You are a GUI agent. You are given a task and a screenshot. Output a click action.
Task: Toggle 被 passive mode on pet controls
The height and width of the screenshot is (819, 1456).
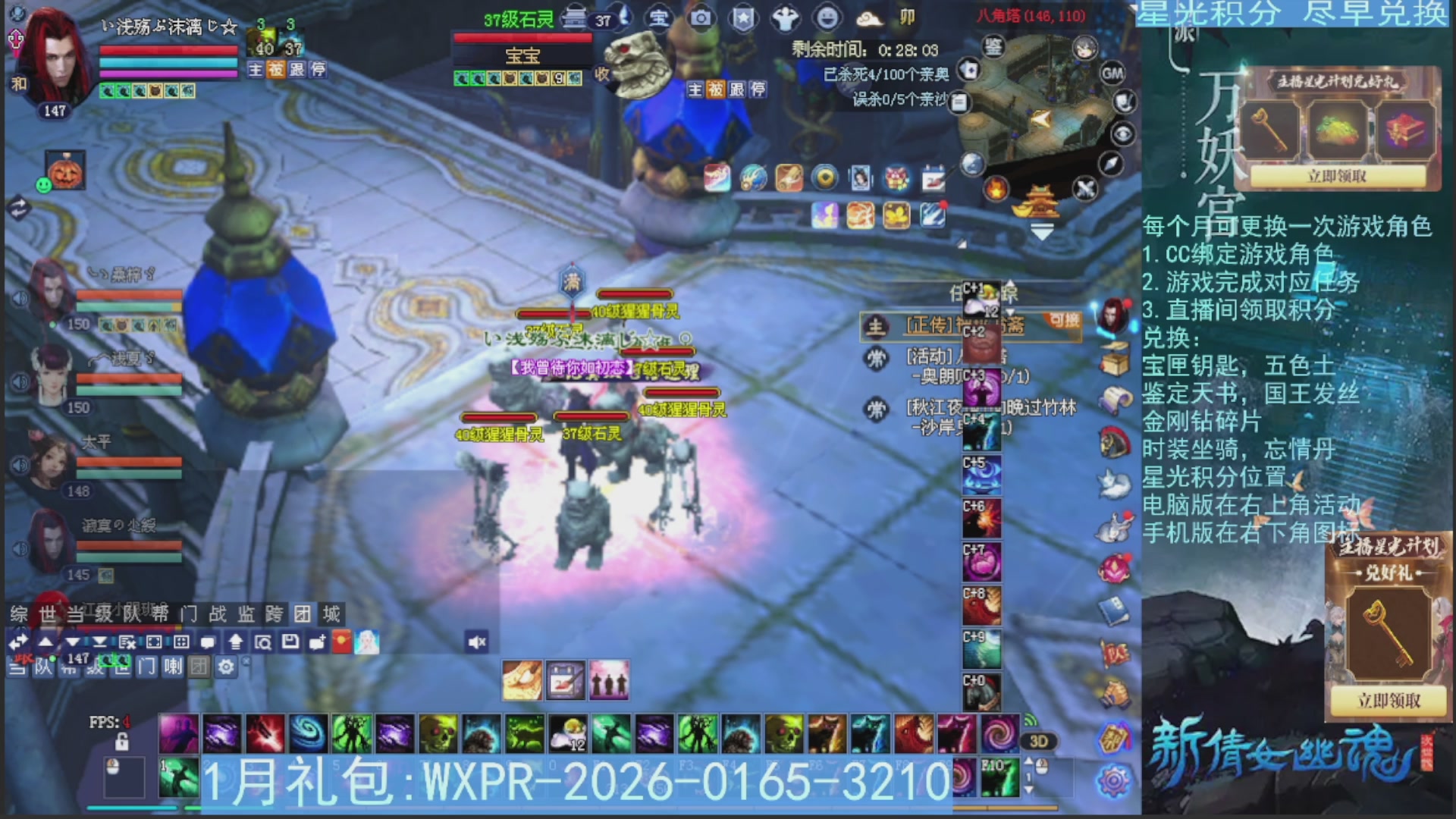[x=714, y=89]
